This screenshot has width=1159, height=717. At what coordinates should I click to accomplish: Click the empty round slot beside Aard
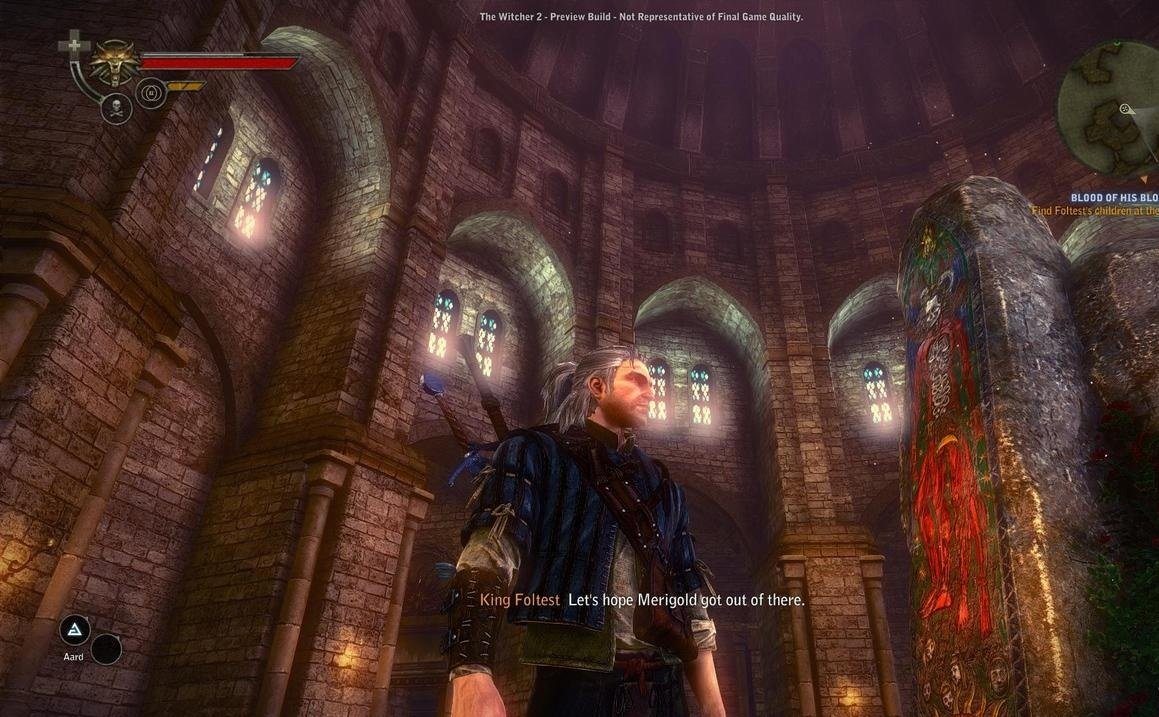[x=106, y=649]
